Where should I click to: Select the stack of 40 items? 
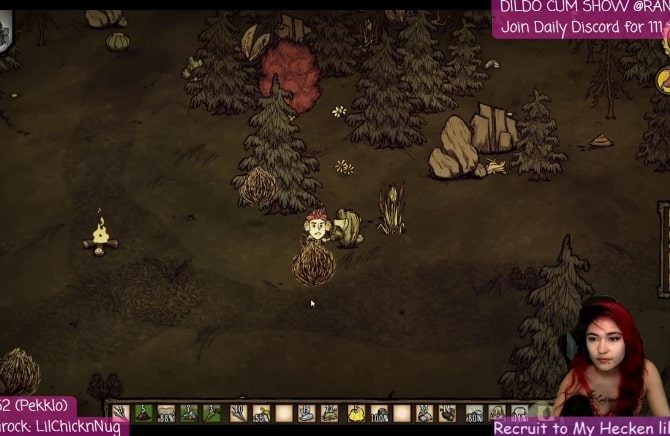(x=237, y=412)
